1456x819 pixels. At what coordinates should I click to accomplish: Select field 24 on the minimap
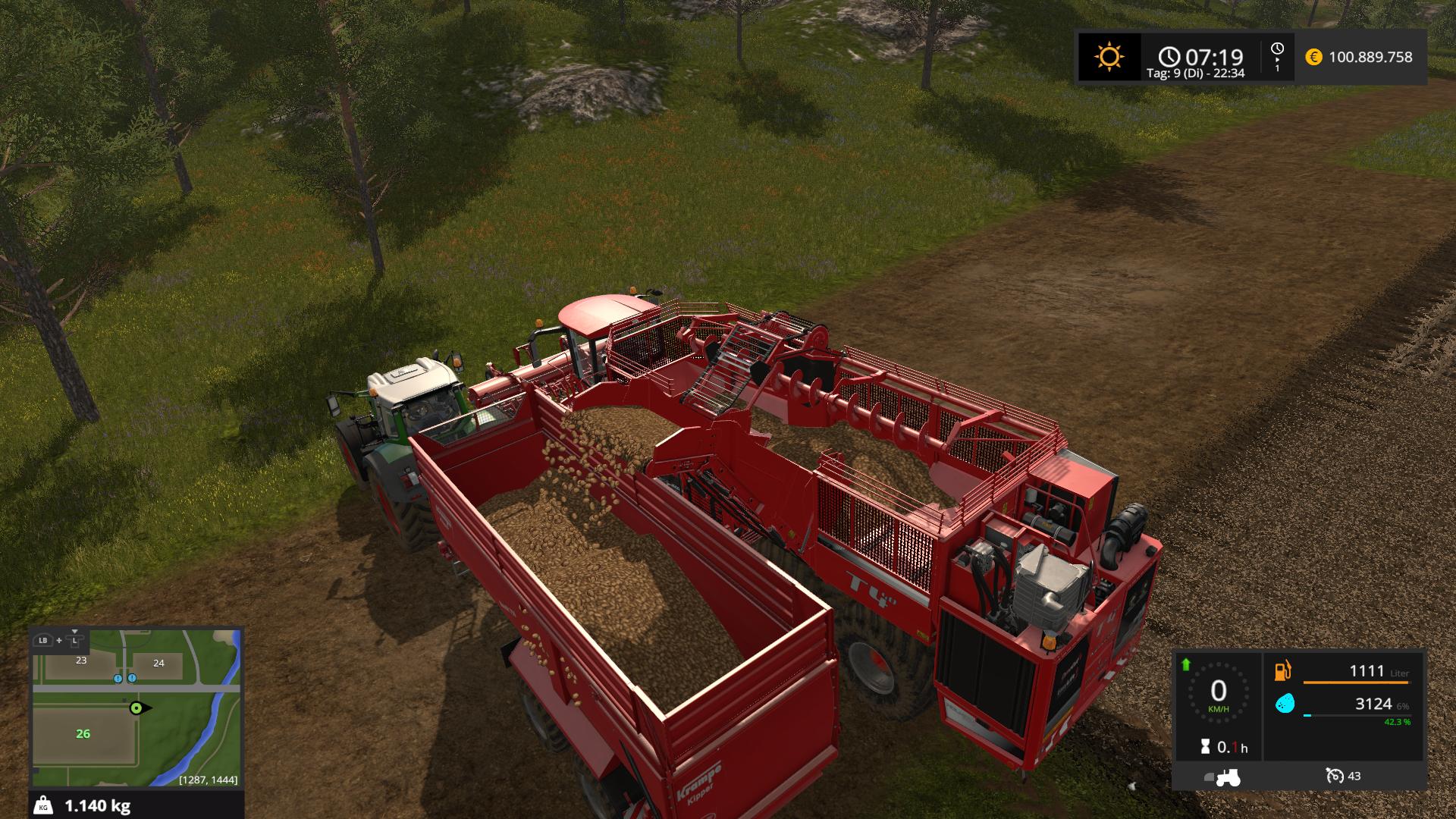pos(158,663)
